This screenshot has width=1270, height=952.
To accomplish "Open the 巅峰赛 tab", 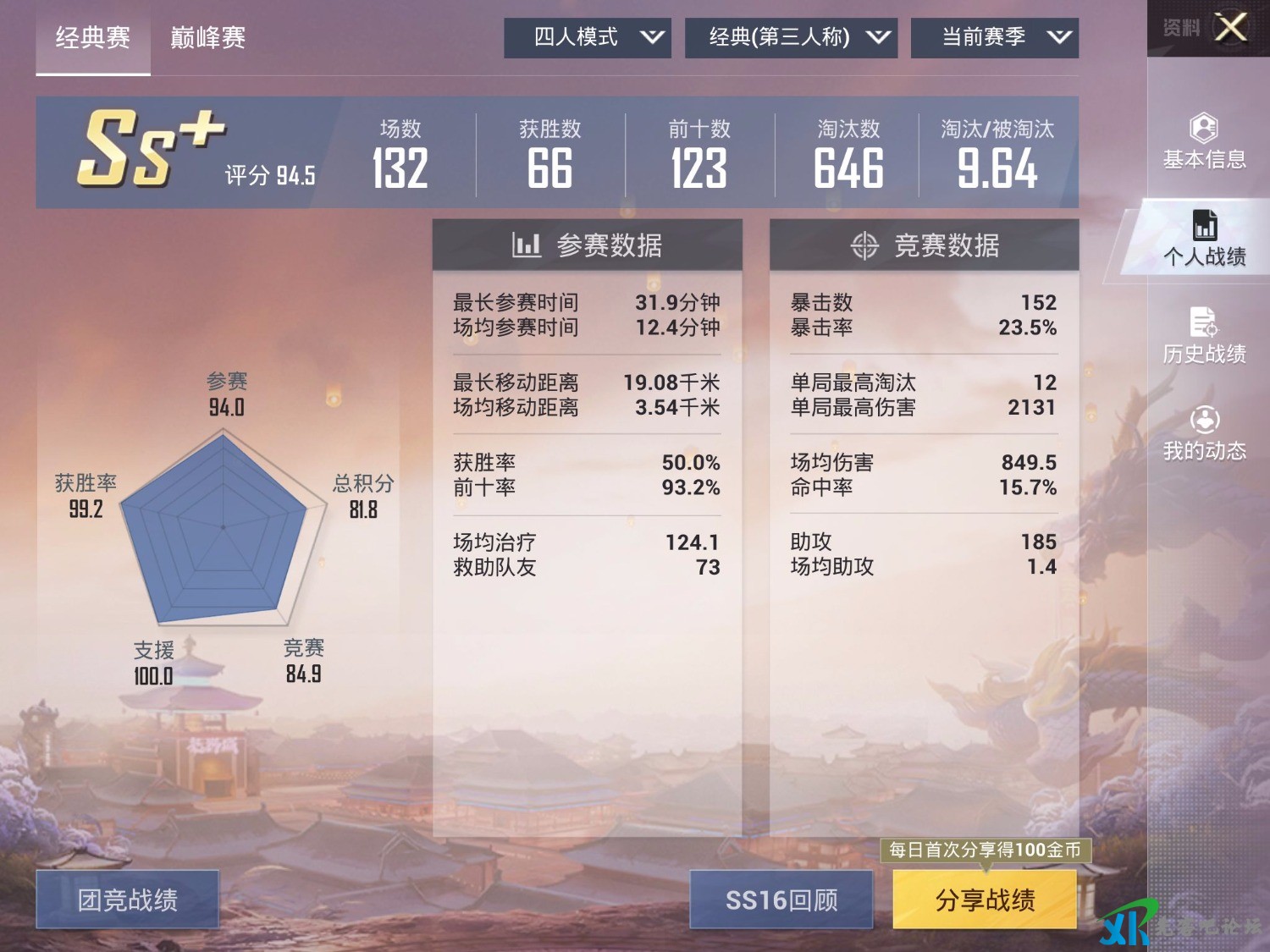I will coord(207,38).
